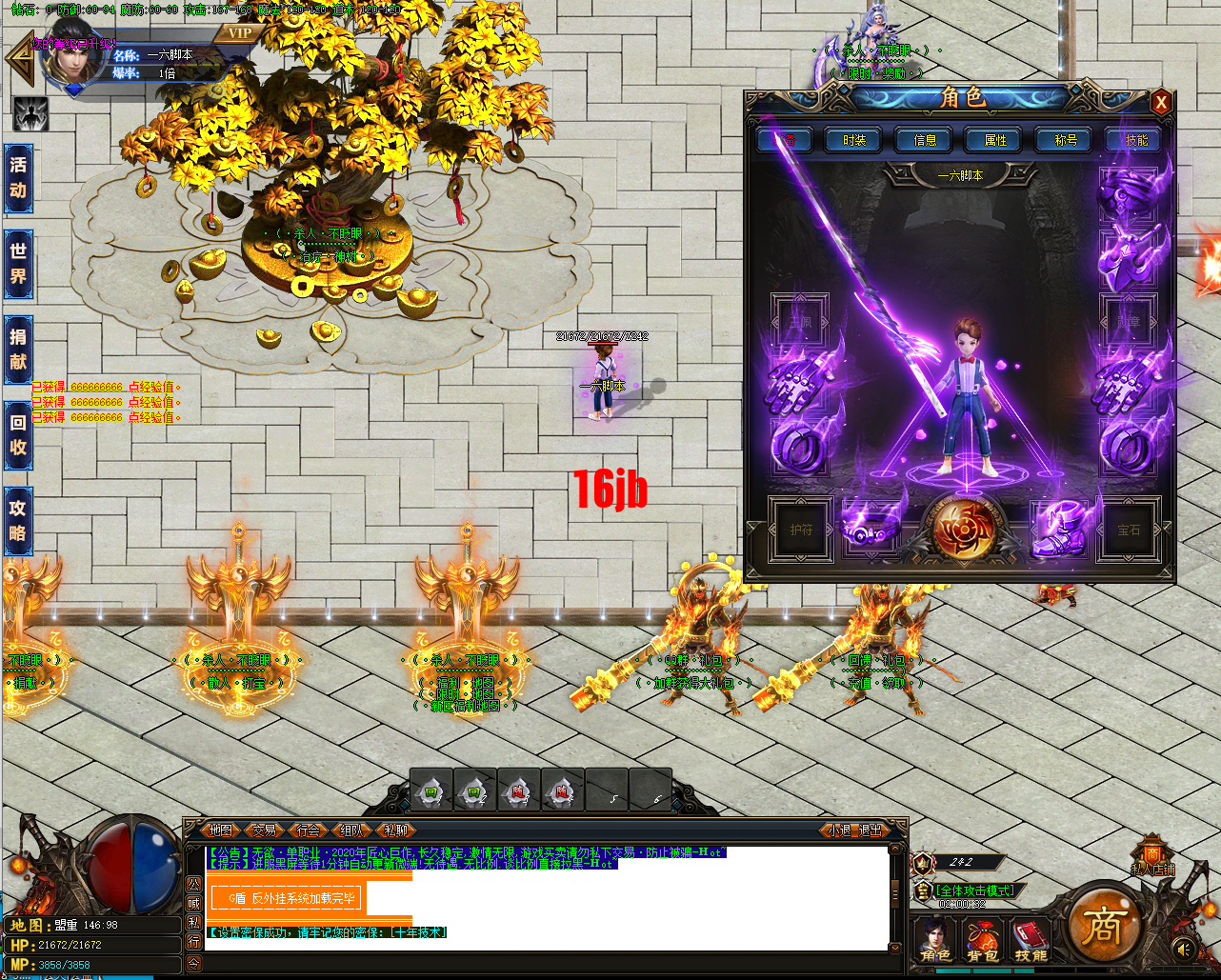
Task: Open the 捐献 donation side menu
Action: pos(18,349)
